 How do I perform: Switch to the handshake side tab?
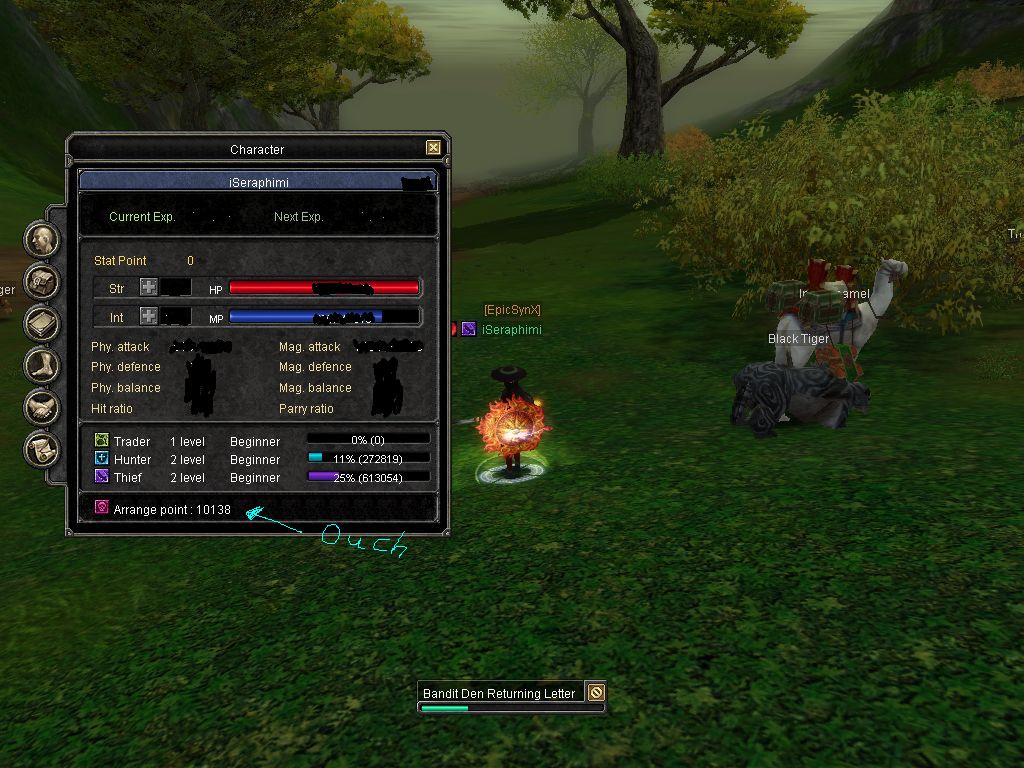pos(42,407)
